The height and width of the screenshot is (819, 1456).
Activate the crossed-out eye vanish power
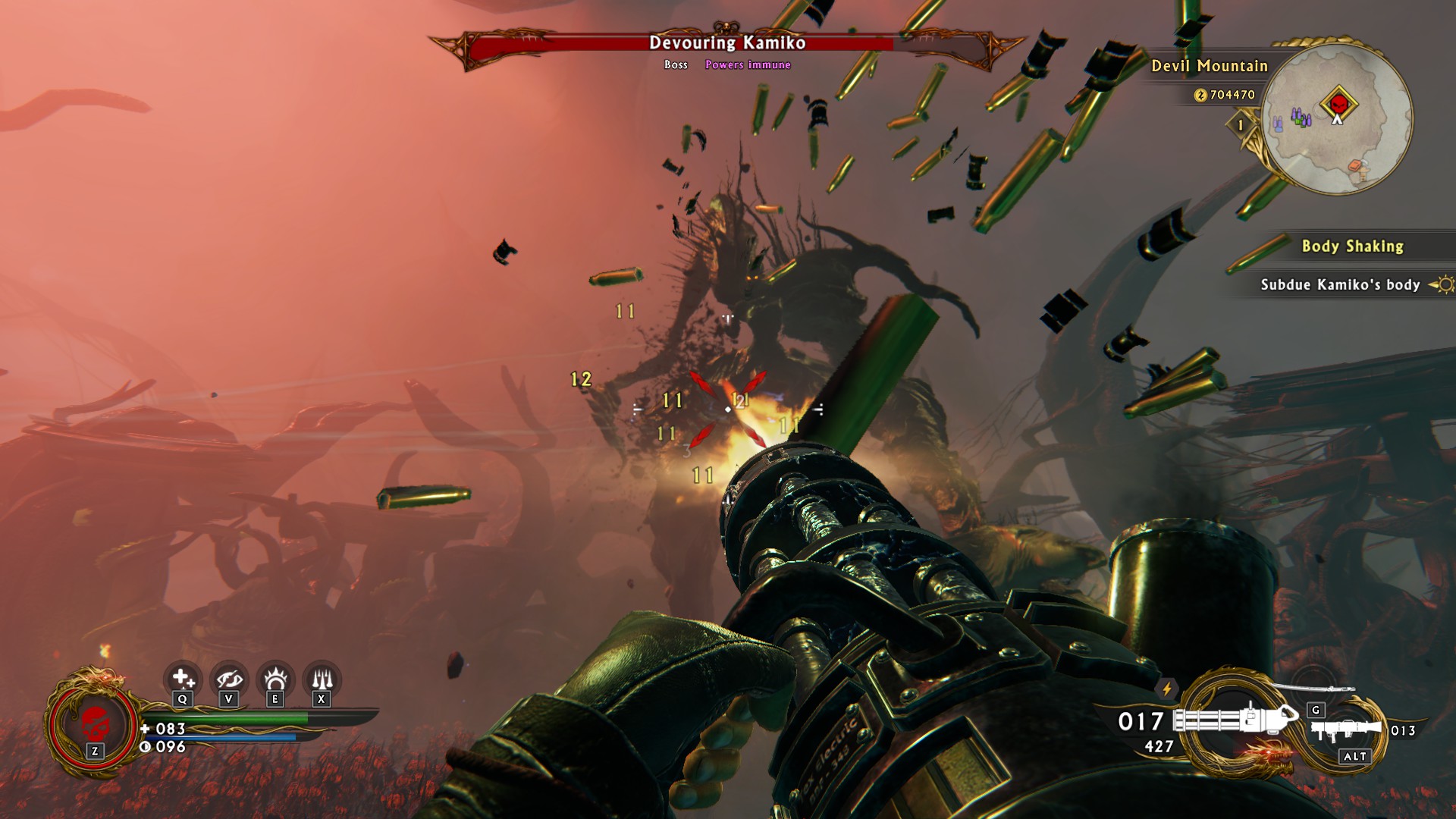click(x=229, y=677)
